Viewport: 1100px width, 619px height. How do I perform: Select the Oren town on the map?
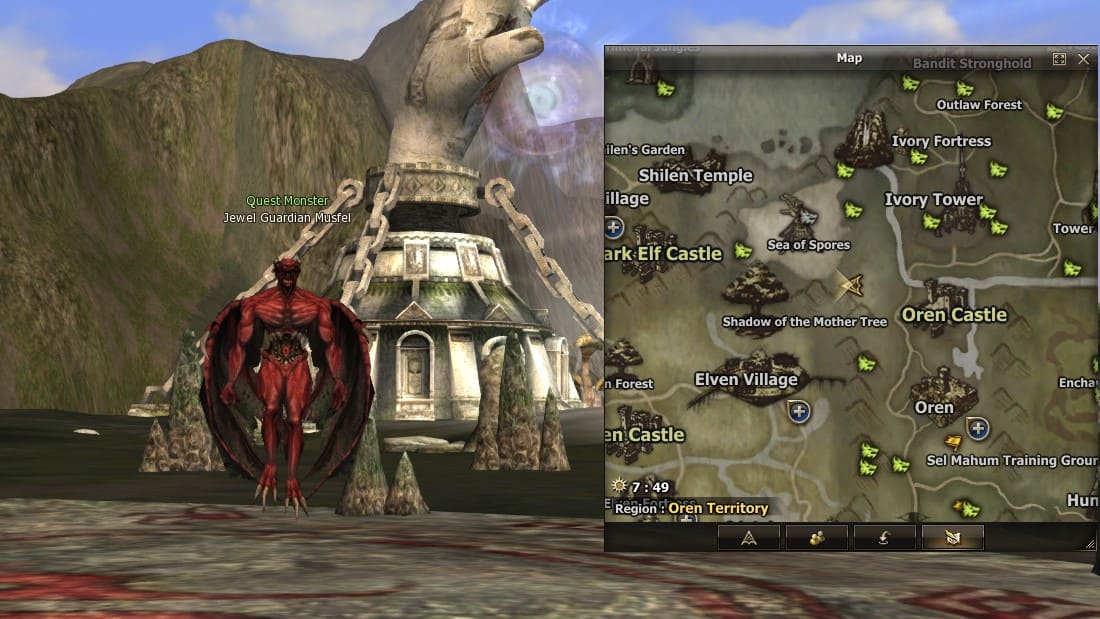point(935,407)
